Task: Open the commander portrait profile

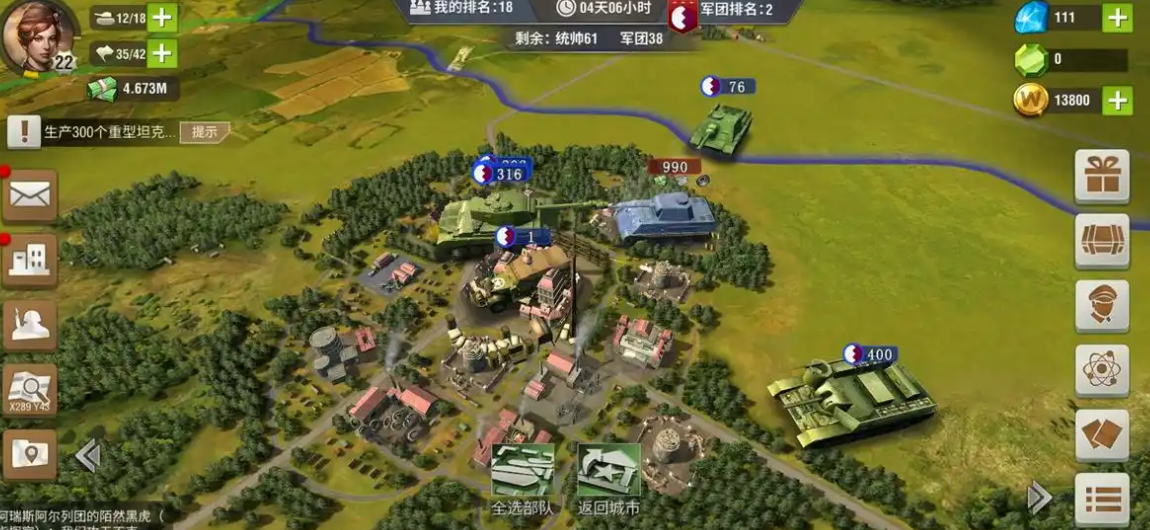Action: (x=38, y=35)
